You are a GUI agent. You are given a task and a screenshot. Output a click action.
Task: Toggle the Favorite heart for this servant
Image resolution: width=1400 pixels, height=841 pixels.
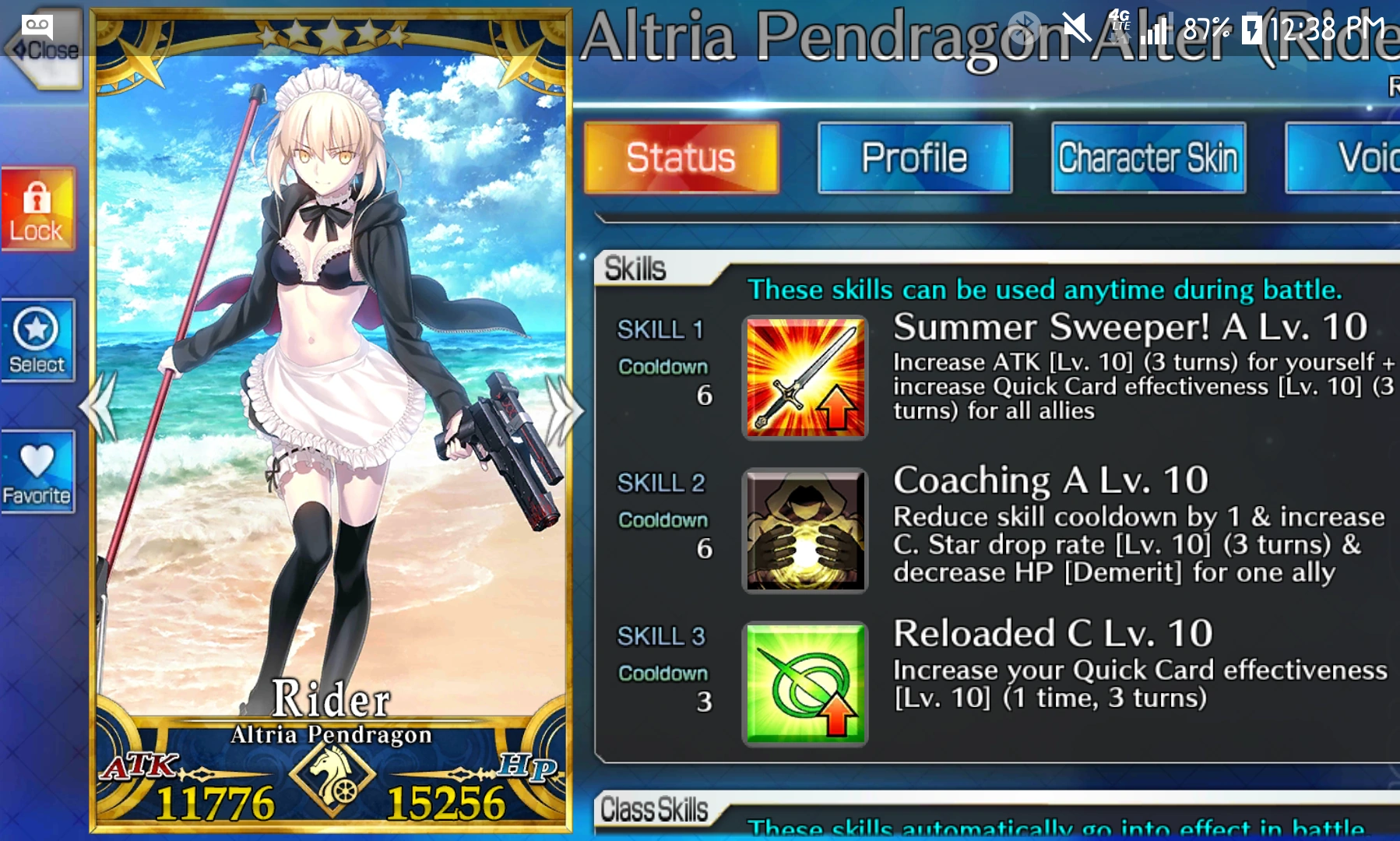[37, 473]
